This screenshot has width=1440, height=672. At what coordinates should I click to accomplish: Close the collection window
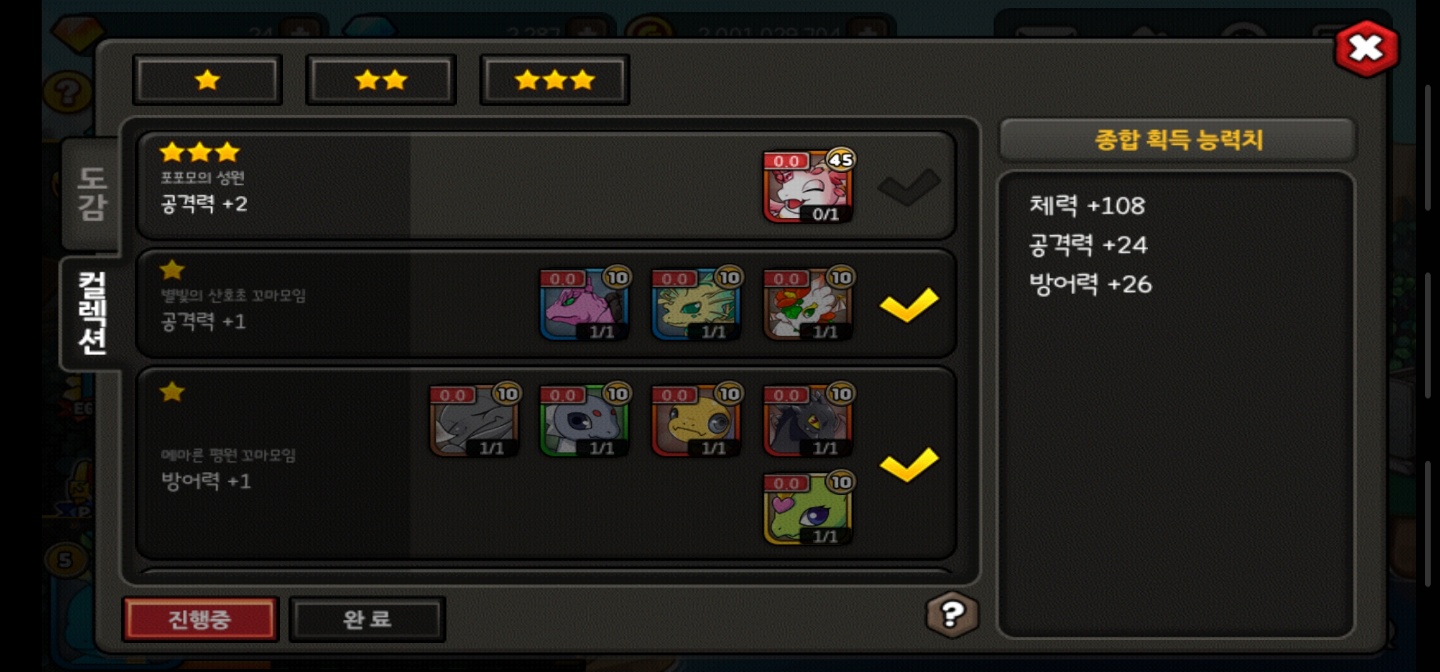(1366, 48)
